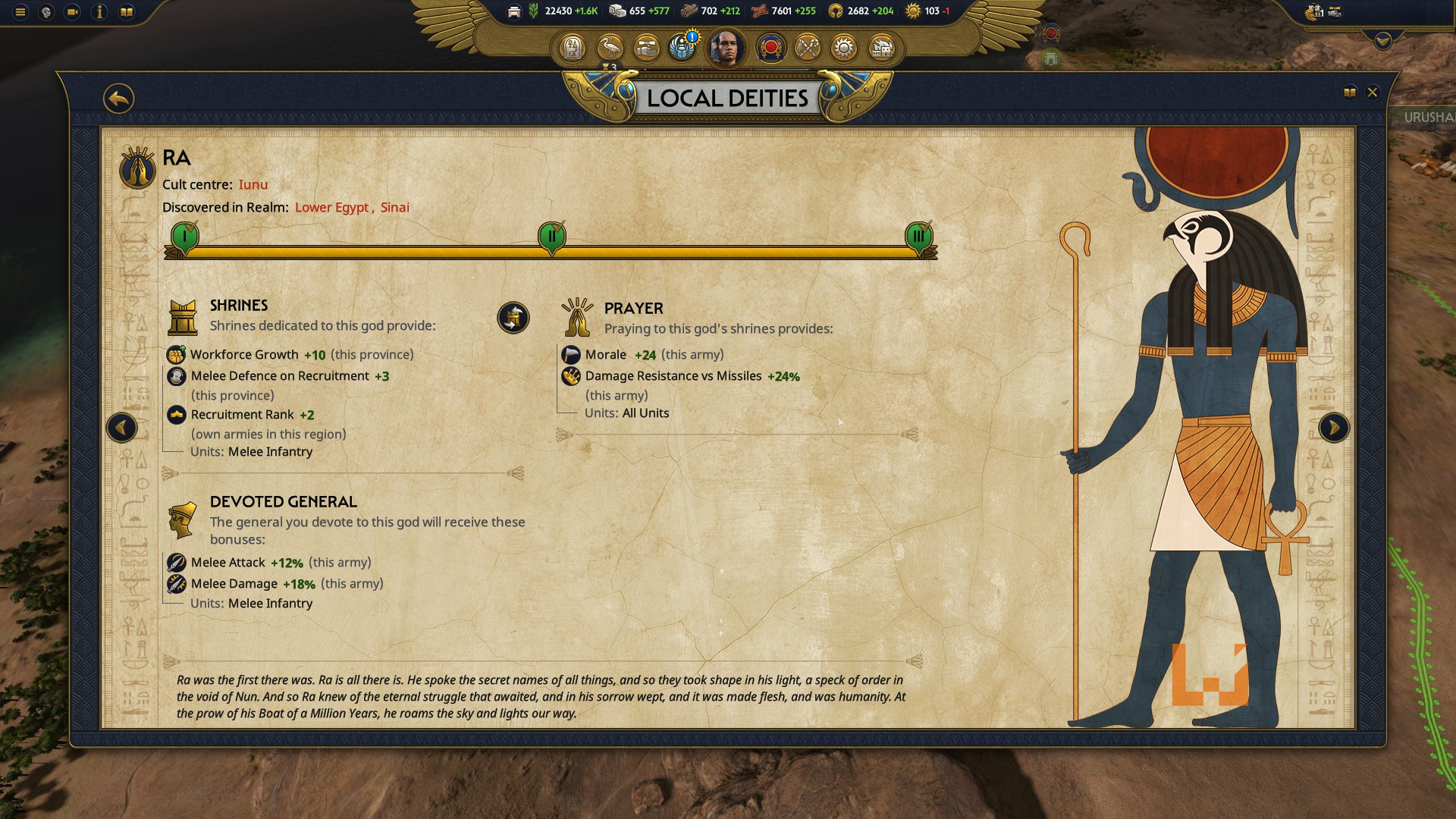Open the white sun disc button
Screen dimensions: 1456x819
click(843, 49)
